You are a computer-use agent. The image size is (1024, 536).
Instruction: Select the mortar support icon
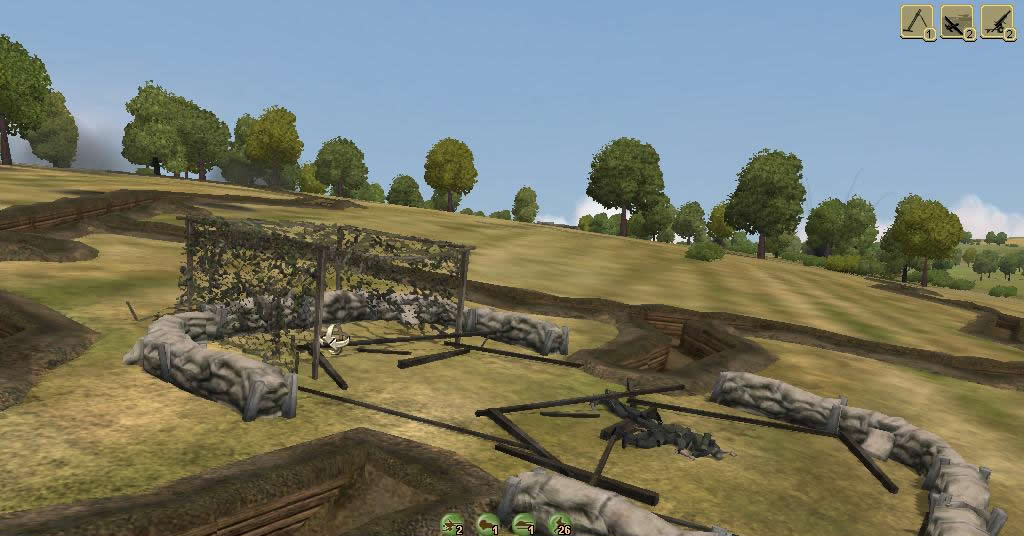(917, 21)
